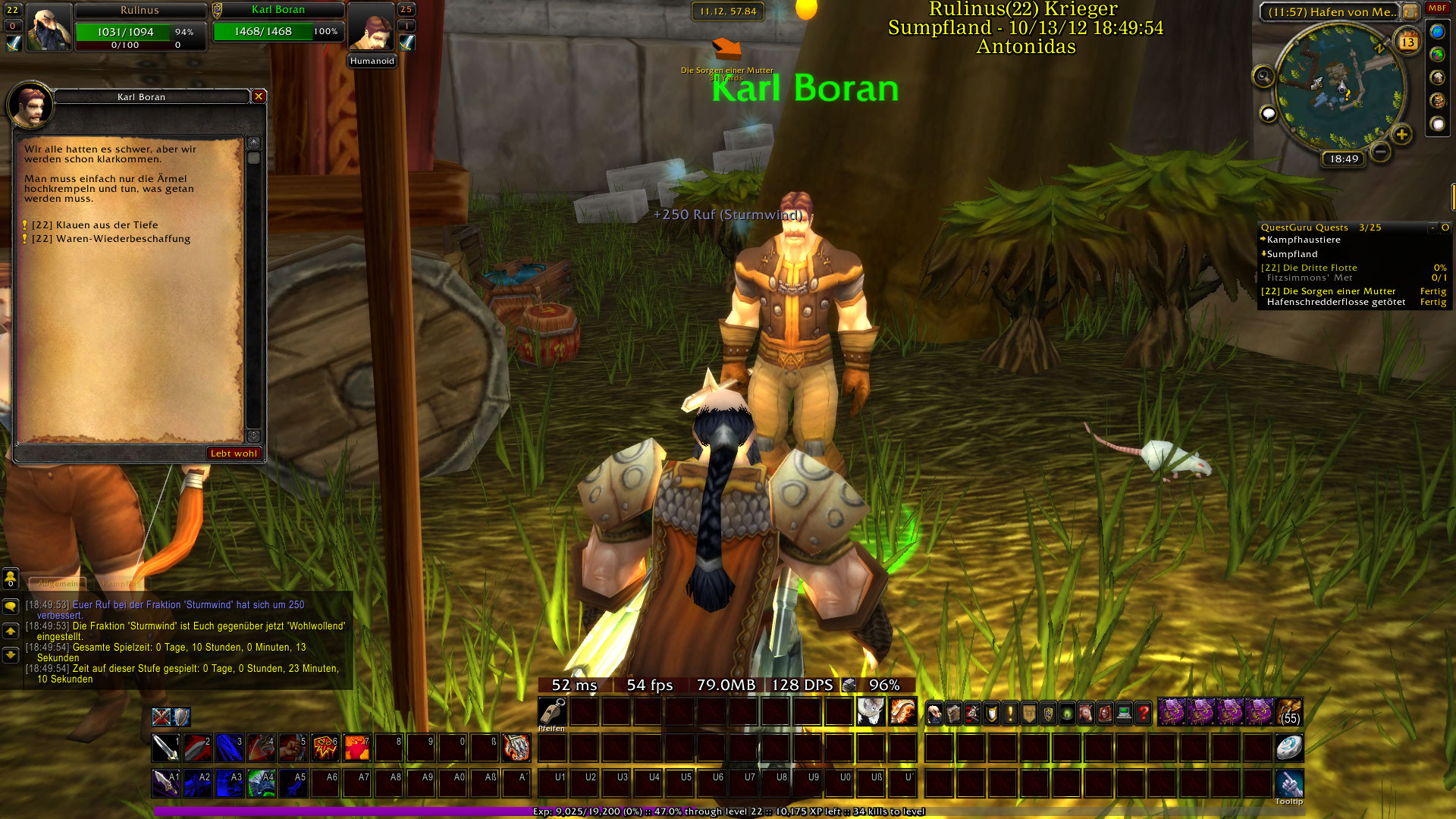Image resolution: width=1456 pixels, height=819 pixels.
Task: Choose the Waren-Wiederbeschaffung quest
Action: point(111,239)
